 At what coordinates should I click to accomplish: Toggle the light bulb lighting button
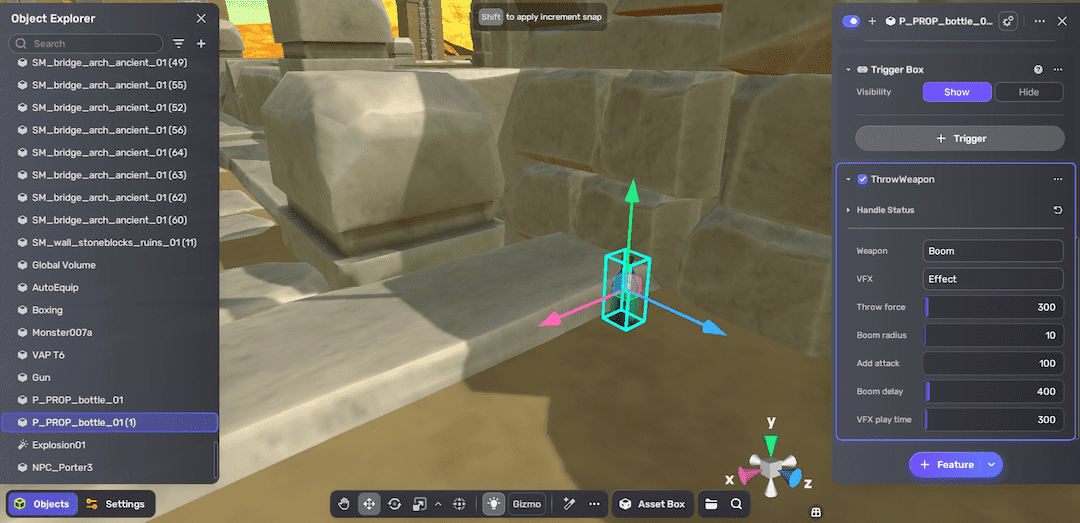(493, 504)
